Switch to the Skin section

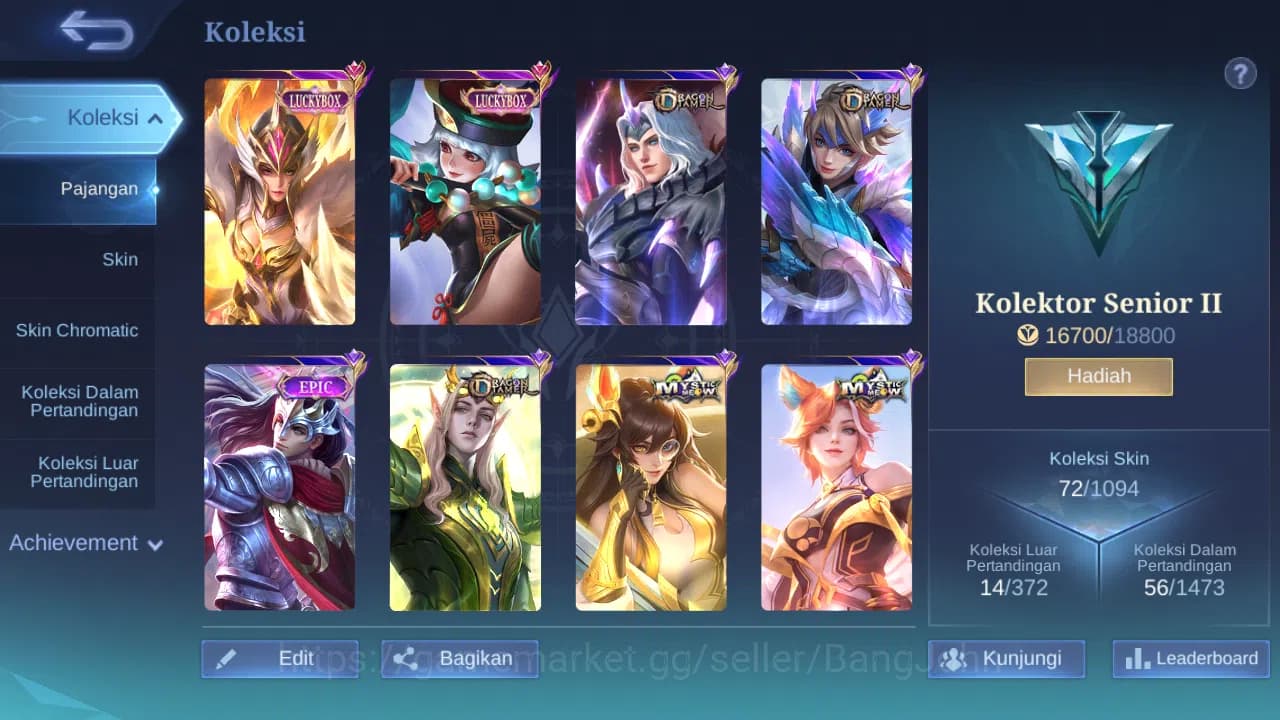[x=120, y=259]
